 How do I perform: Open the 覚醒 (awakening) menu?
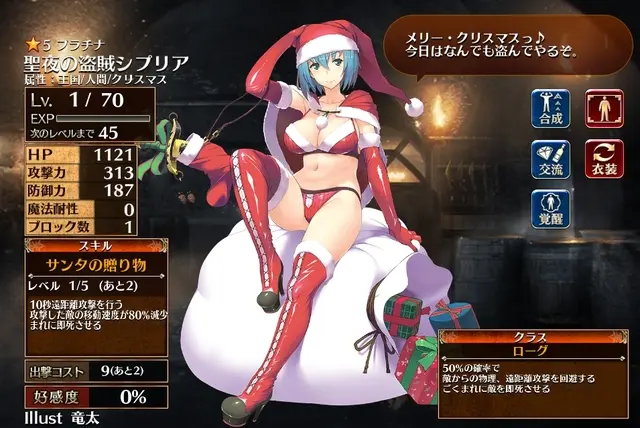pyautogui.click(x=549, y=207)
